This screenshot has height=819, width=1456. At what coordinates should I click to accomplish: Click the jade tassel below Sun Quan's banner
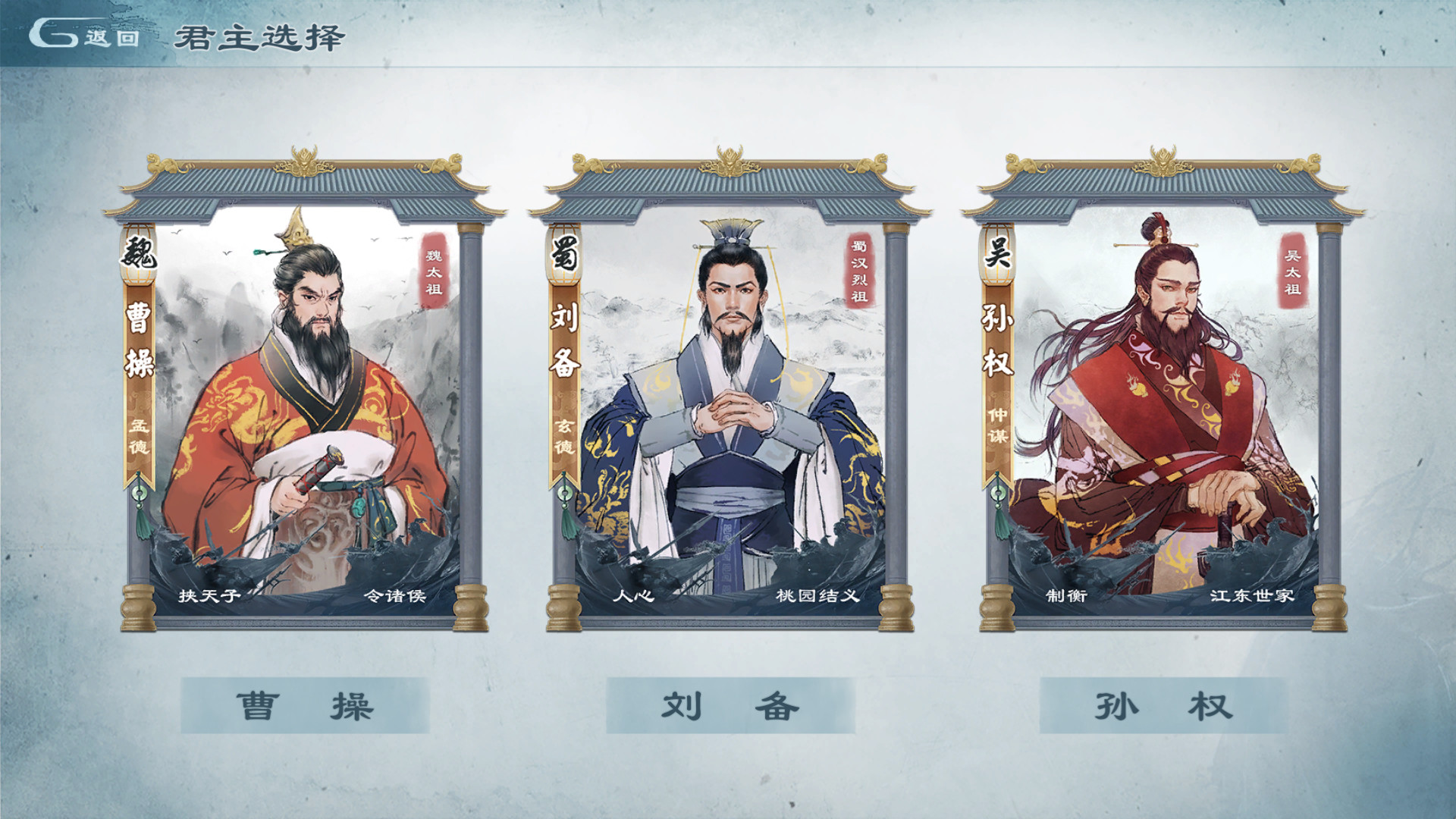tap(999, 504)
